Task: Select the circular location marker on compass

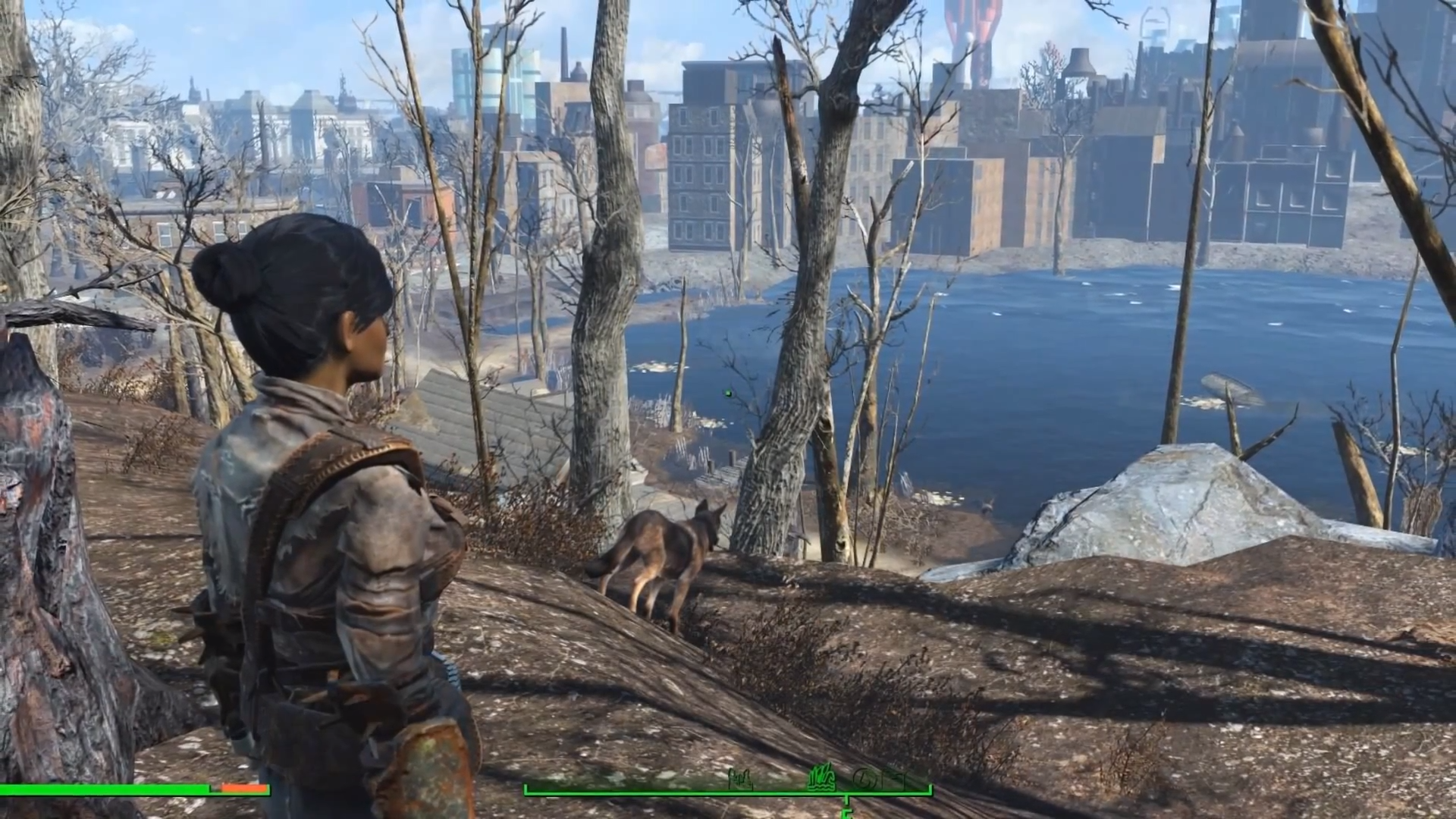Action: [865, 779]
